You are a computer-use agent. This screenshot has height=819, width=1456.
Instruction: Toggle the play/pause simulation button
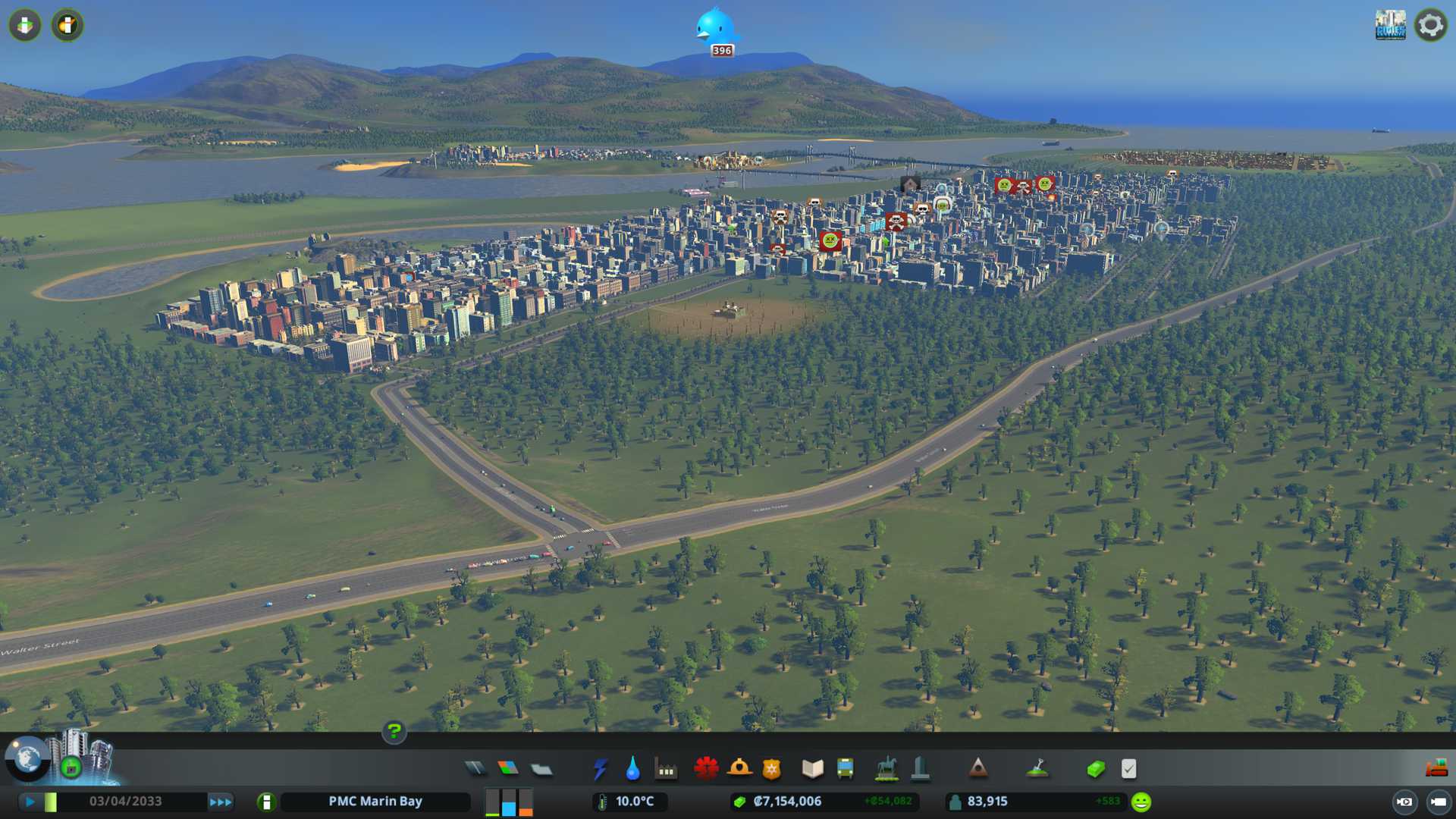pos(30,802)
